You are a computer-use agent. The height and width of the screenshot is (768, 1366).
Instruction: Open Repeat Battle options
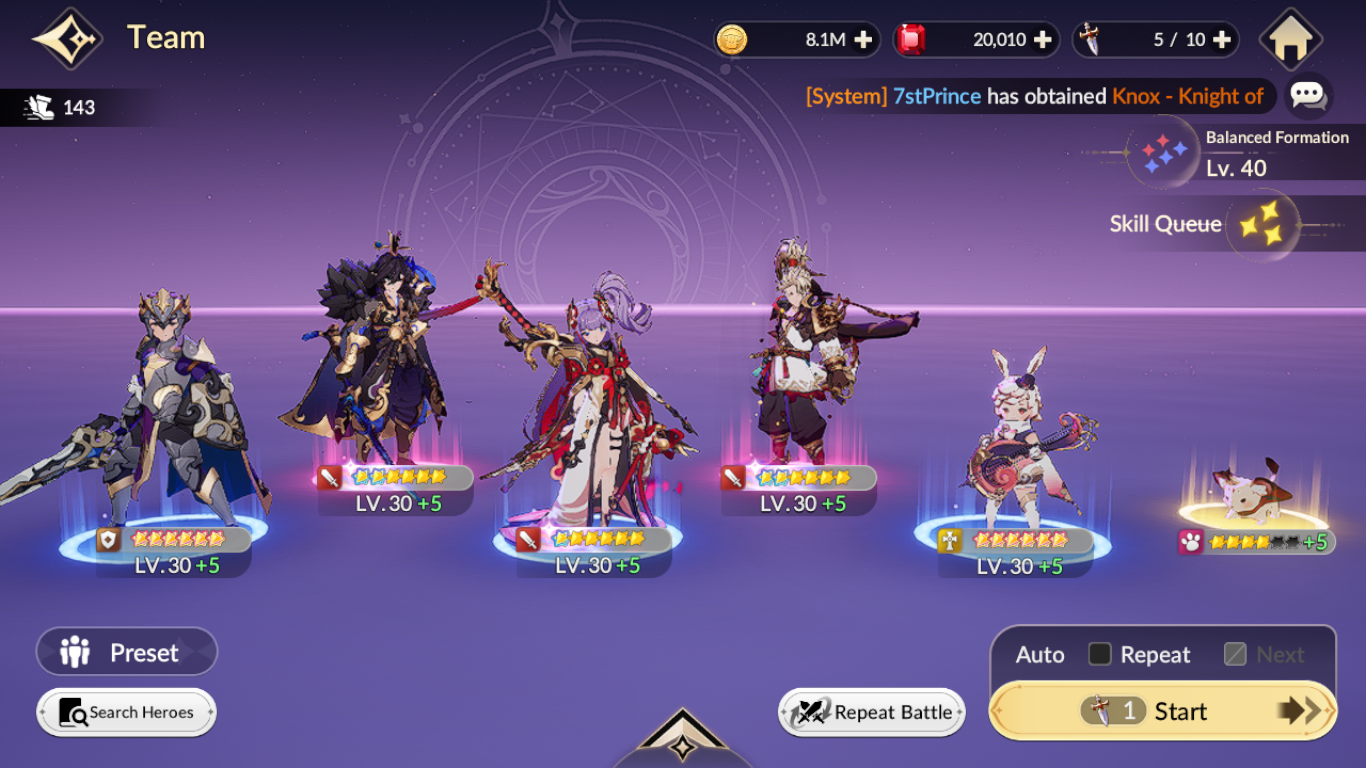point(872,712)
